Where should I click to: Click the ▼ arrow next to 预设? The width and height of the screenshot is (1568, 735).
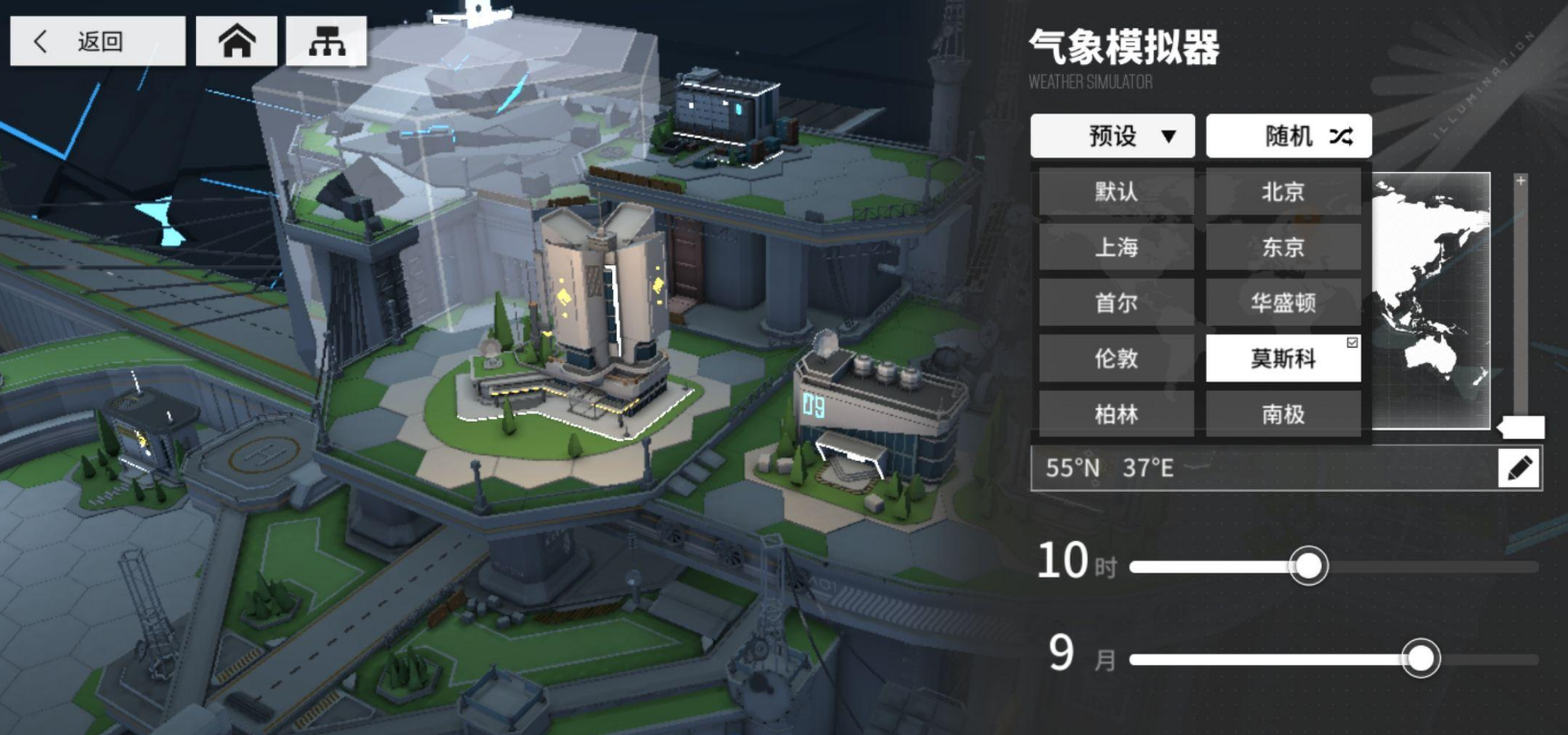click(x=1169, y=135)
